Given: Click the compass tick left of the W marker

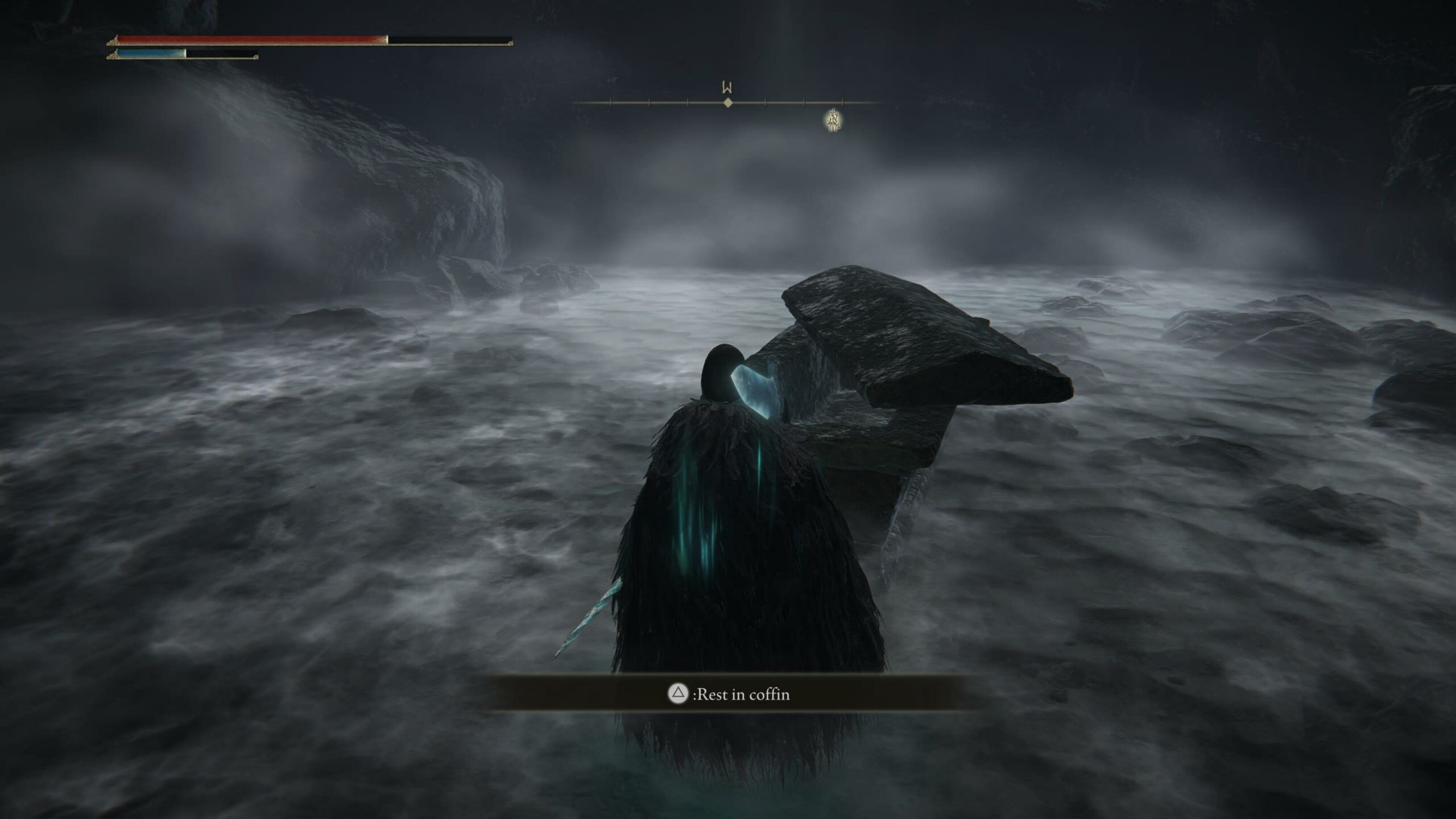Looking at the screenshot, I should click(x=688, y=104).
